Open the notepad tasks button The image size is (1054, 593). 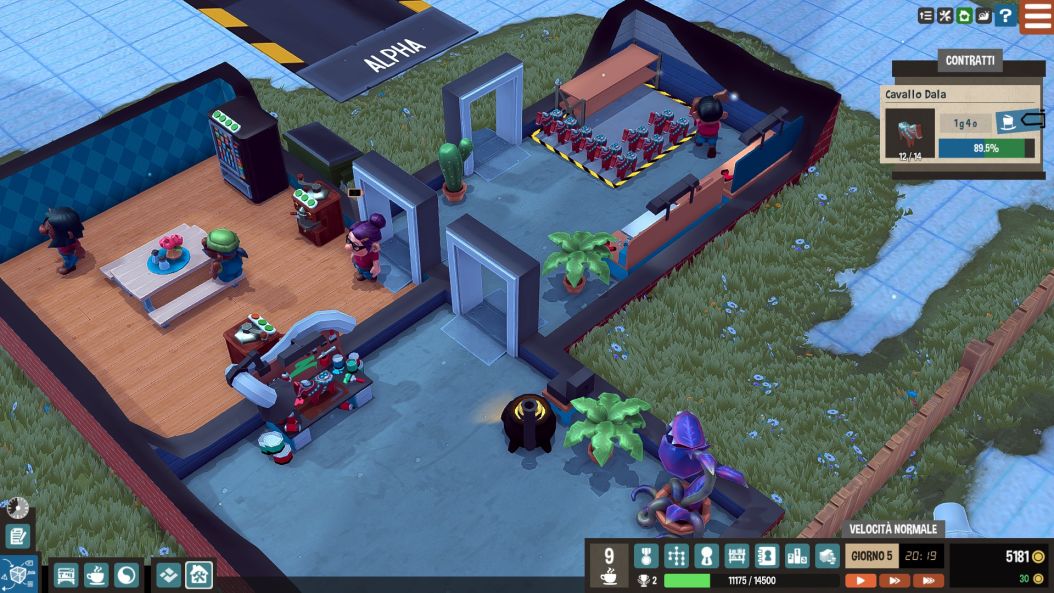17,536
